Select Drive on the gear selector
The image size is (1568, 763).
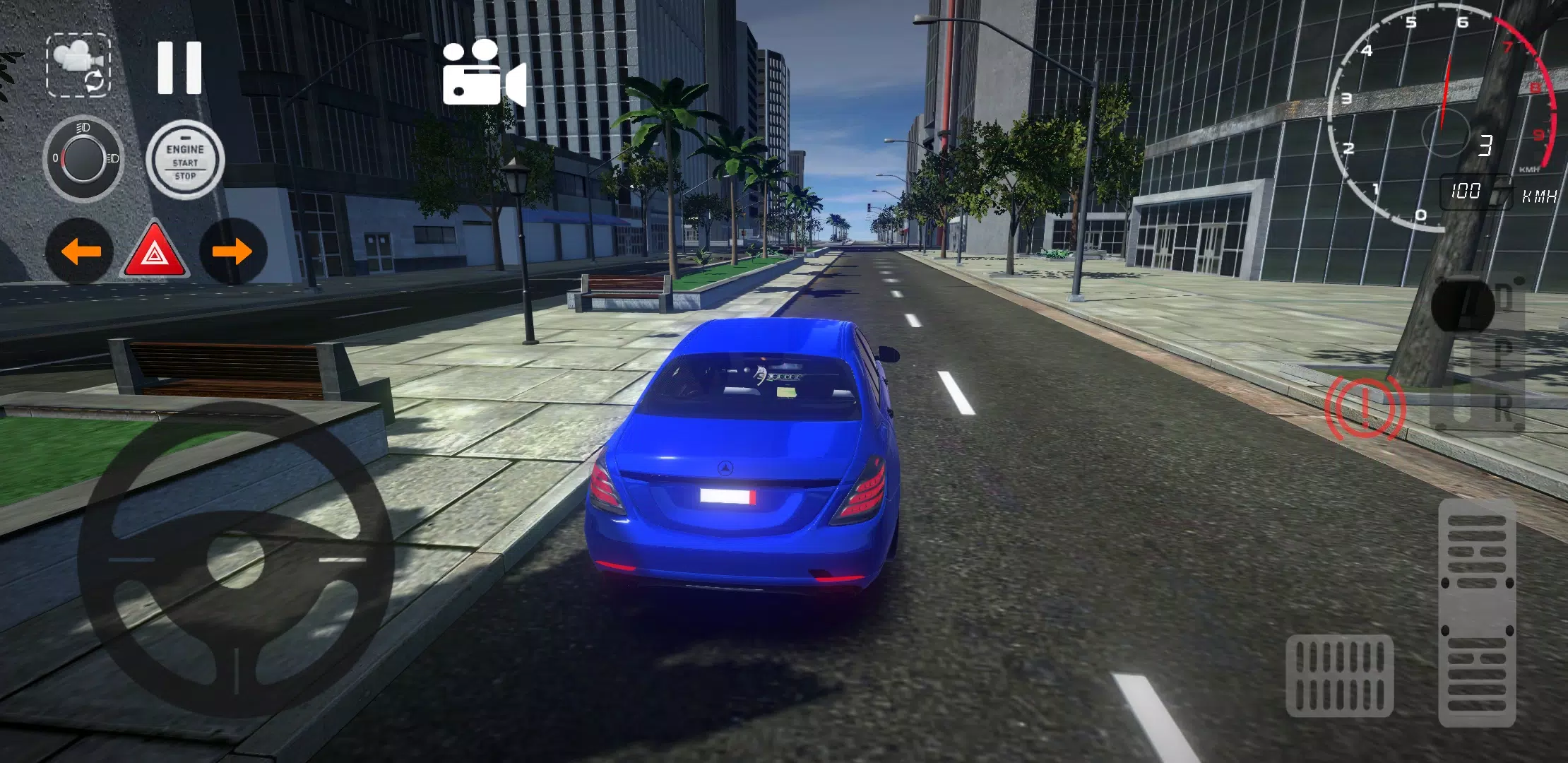click(1507, 296)
